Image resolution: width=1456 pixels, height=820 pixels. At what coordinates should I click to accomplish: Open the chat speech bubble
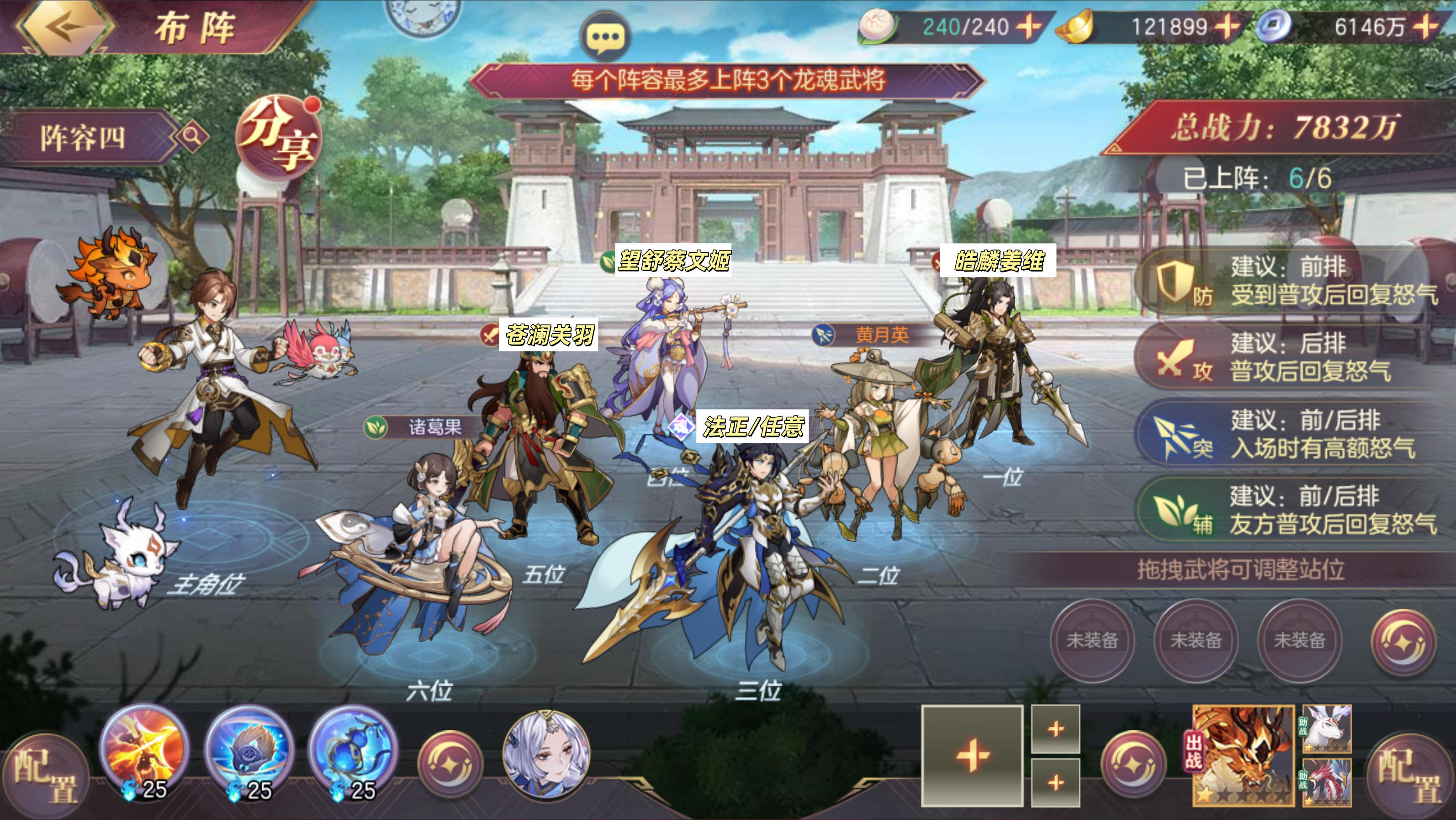[604, 37]
